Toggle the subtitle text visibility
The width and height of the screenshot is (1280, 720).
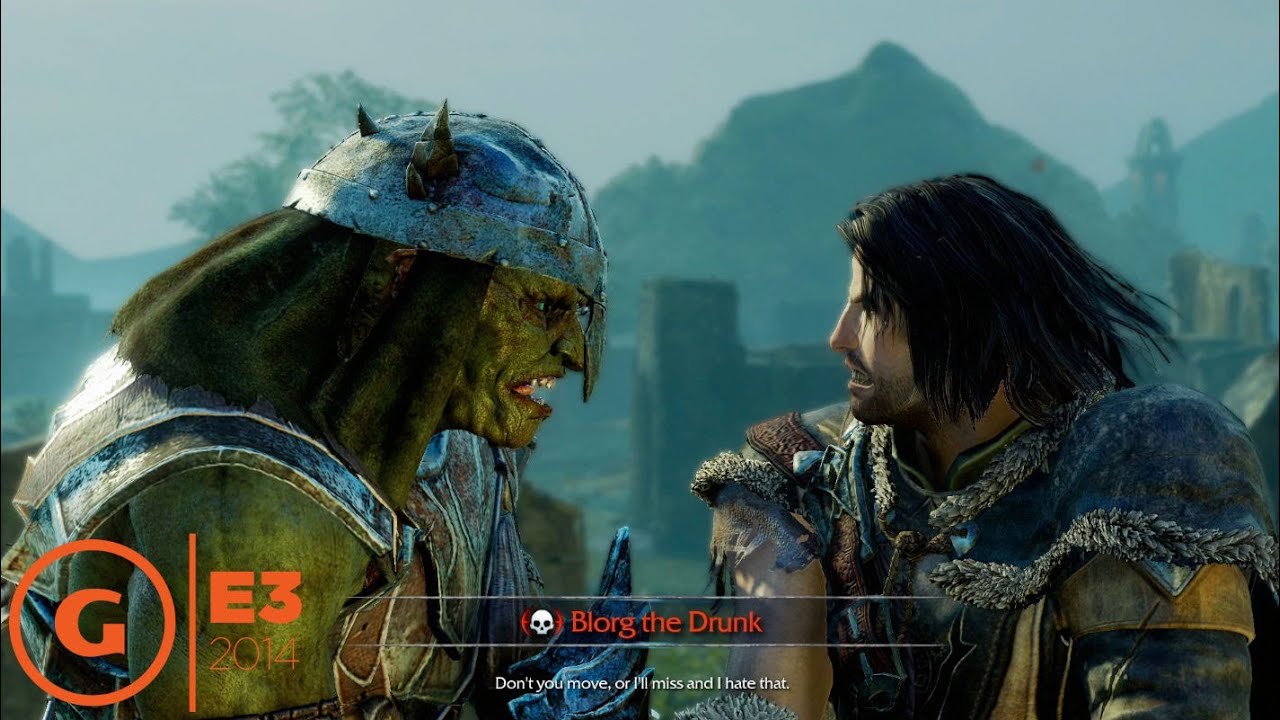[643, 683]
